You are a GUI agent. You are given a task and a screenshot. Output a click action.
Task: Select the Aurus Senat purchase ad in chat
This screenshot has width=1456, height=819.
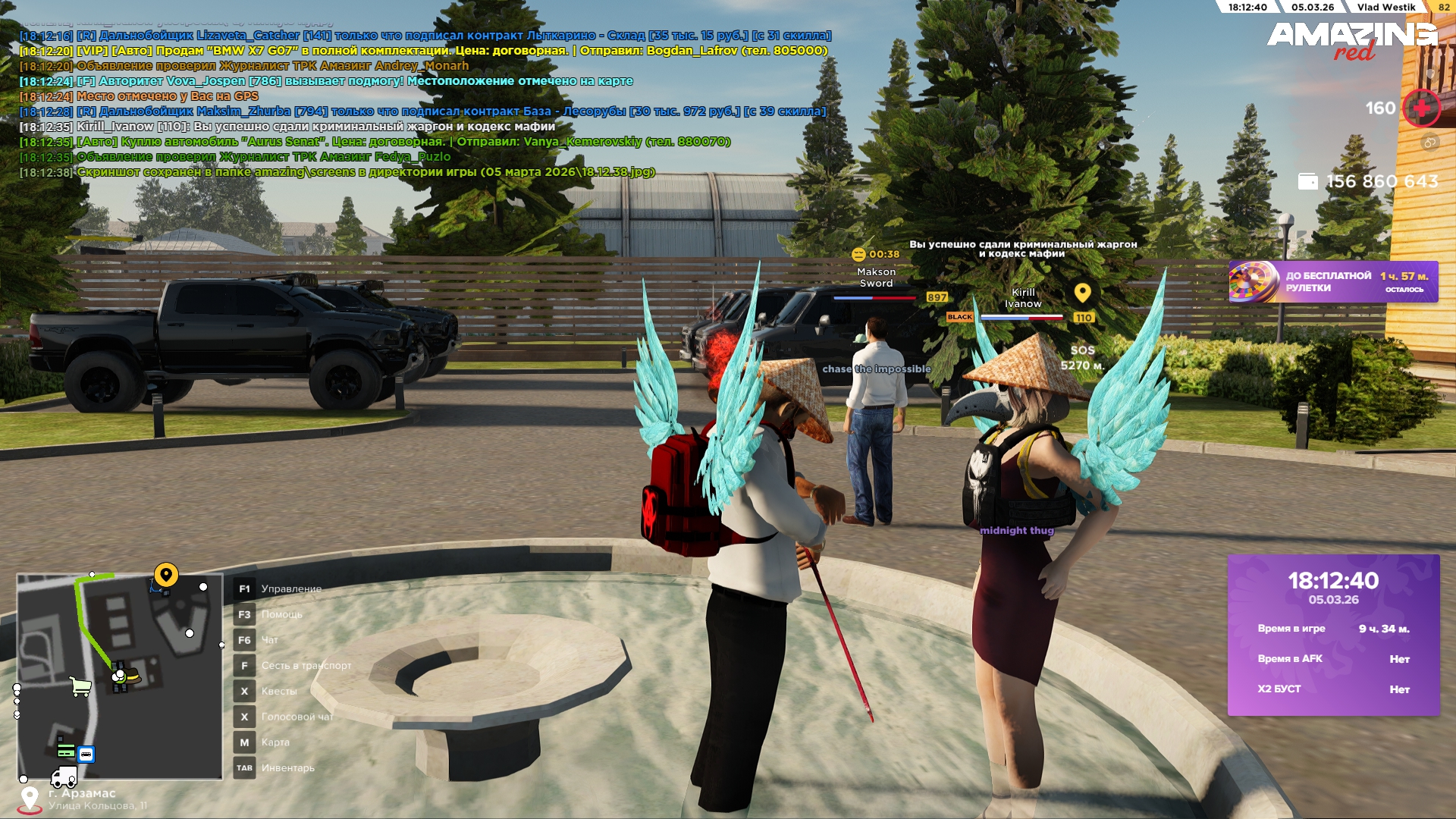click(x=402, y=142)
